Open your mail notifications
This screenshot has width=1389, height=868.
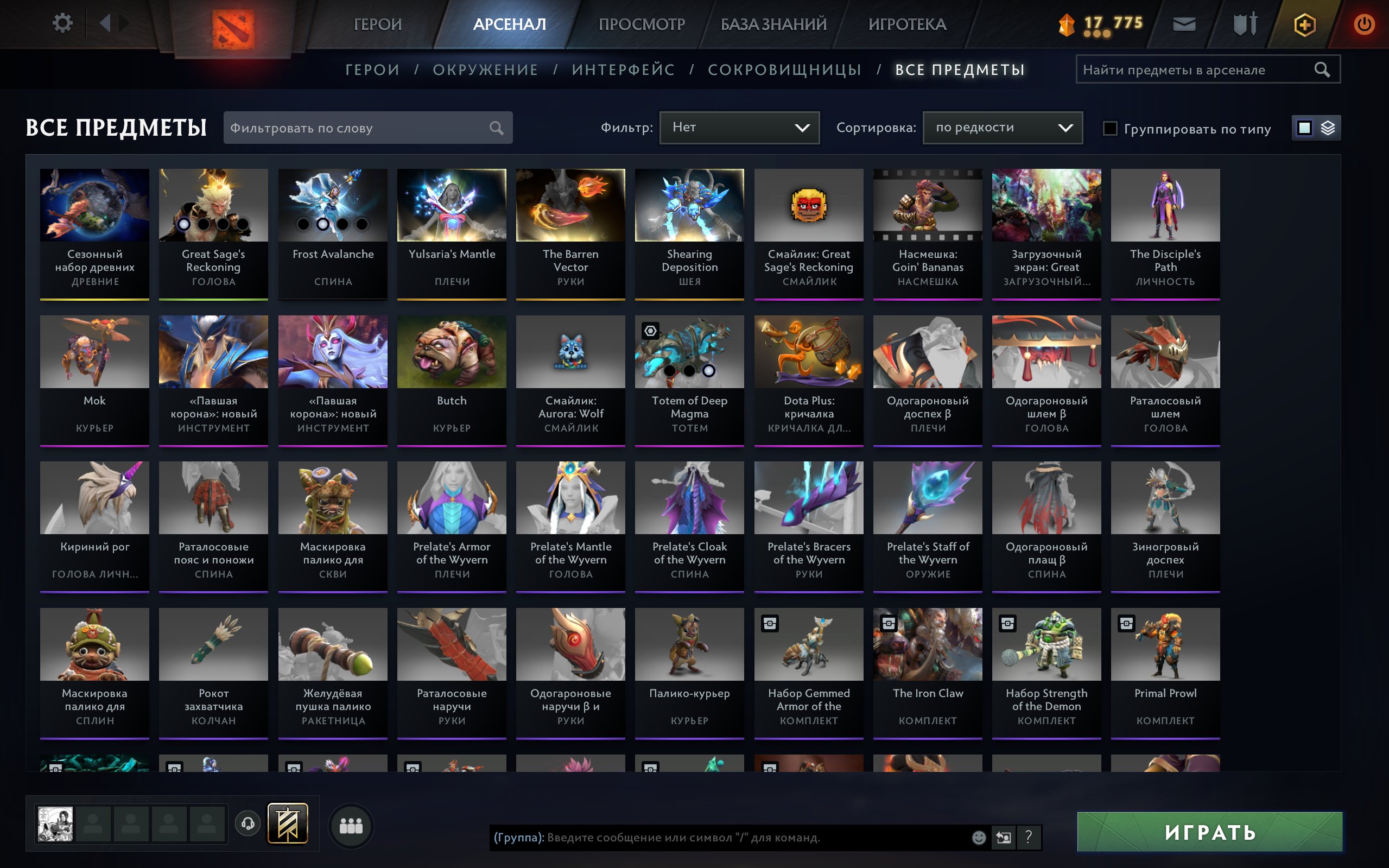coord(1183,24)
